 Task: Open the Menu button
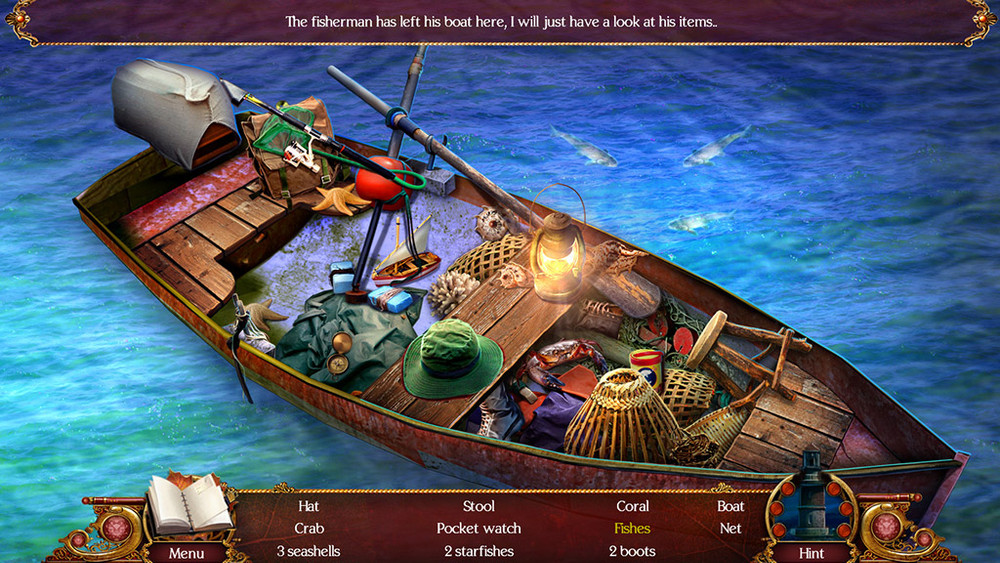pyautogui.click(x=186, y=552)
